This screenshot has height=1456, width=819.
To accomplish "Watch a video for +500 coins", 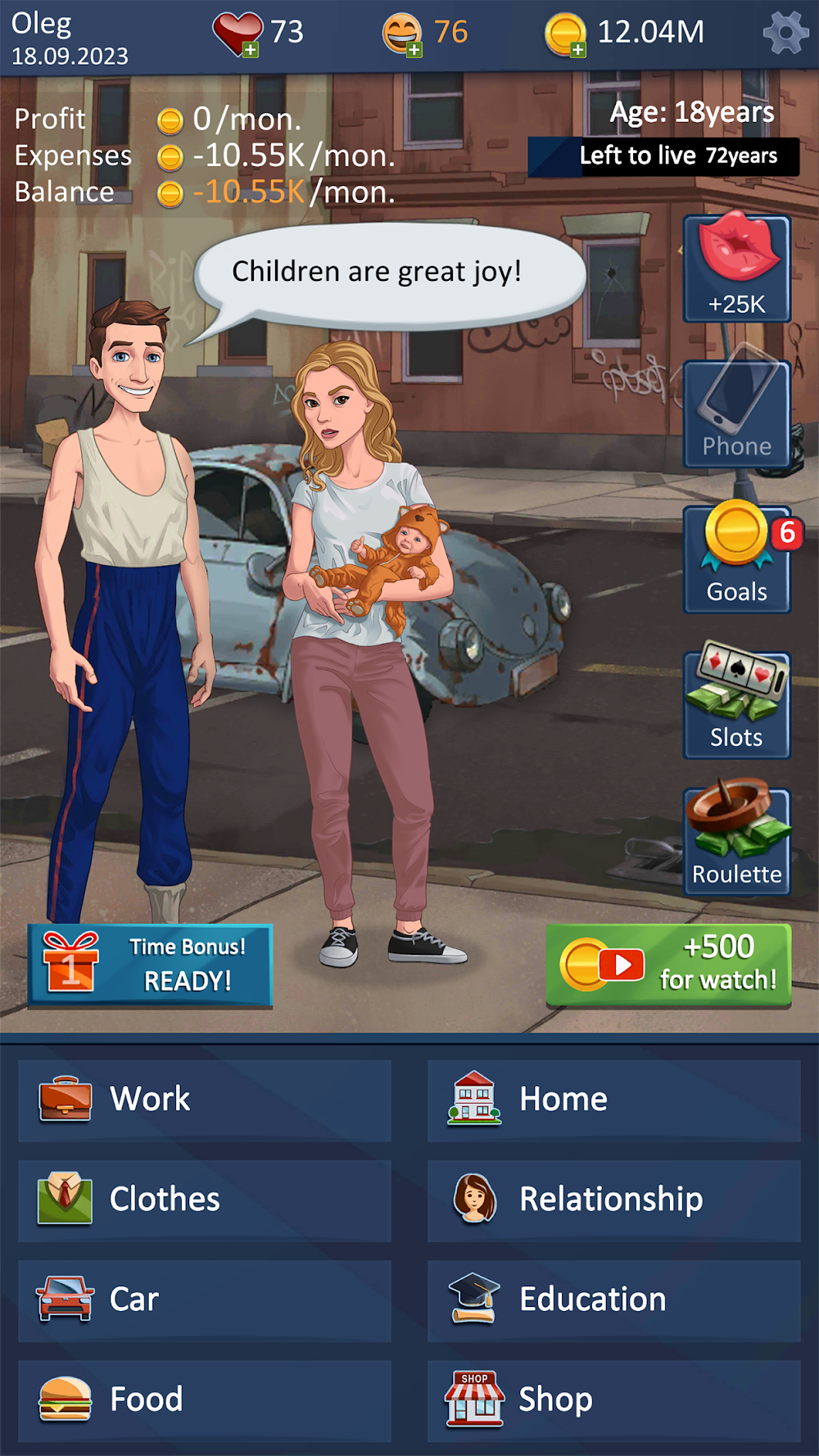I will [668, 965].
